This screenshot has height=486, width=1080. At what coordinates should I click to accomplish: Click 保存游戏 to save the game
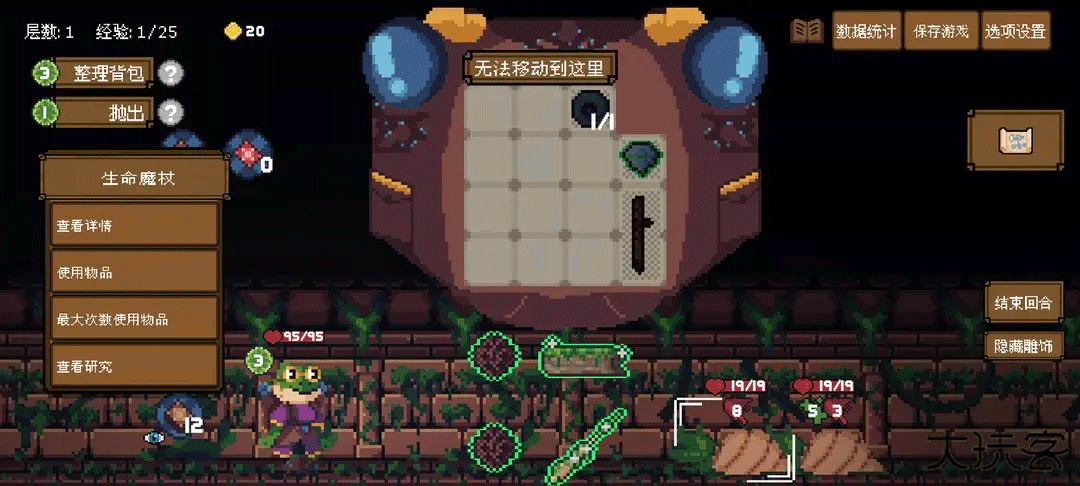pos(941,31)
